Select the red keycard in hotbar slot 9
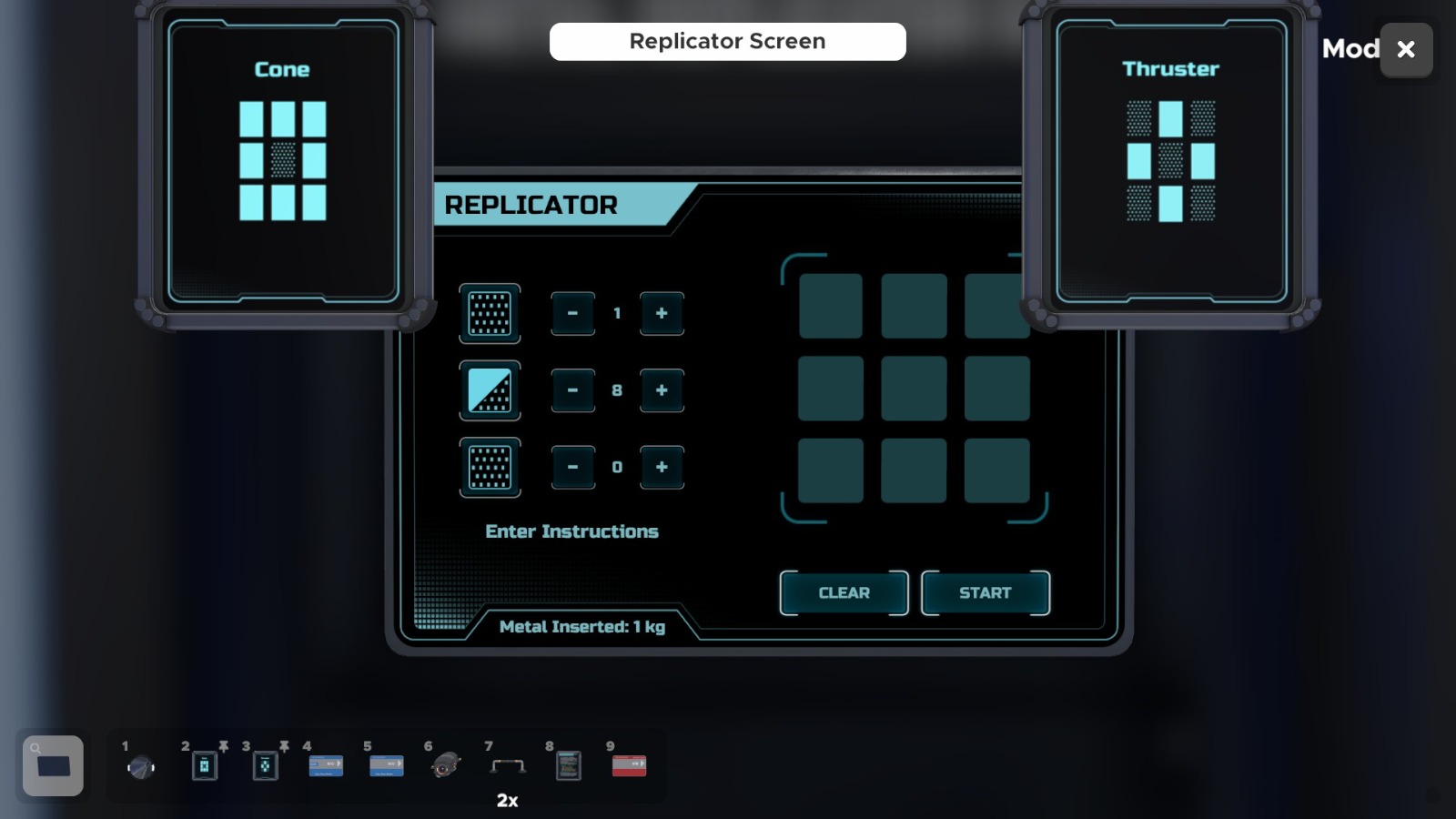This screenshot has width=1456, height=819. tap(628, 765)
